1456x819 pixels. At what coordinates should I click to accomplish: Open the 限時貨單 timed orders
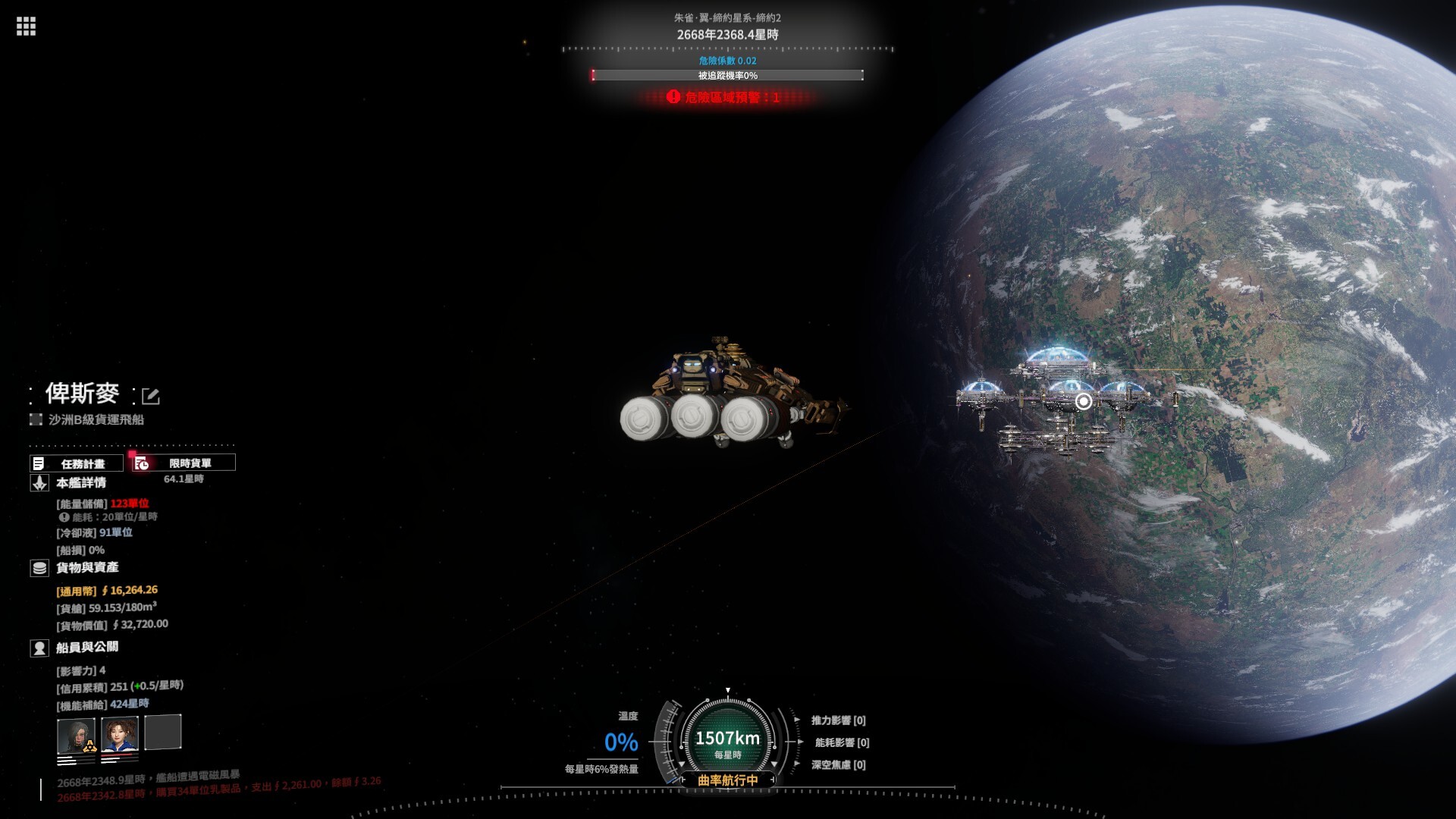click(184, 463)
